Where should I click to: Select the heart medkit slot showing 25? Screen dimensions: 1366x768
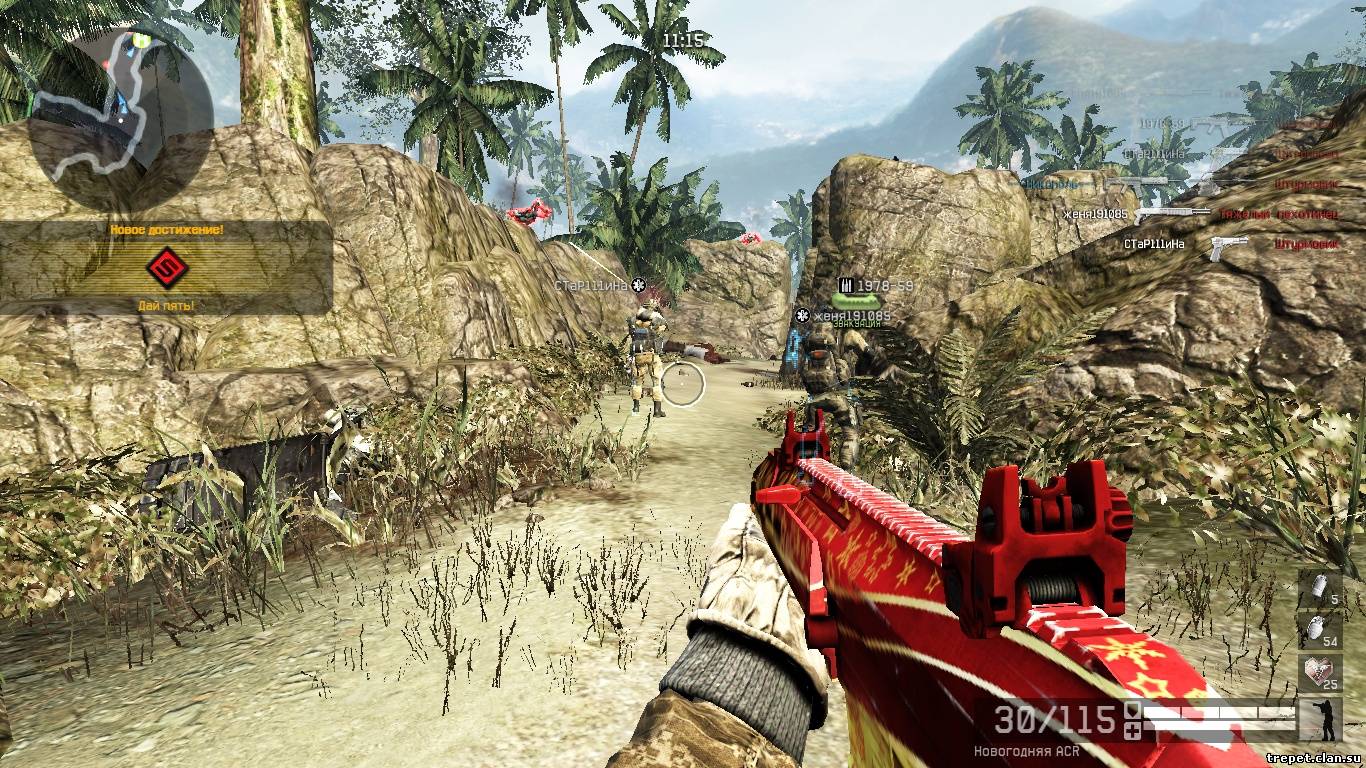click(1320, 674)
